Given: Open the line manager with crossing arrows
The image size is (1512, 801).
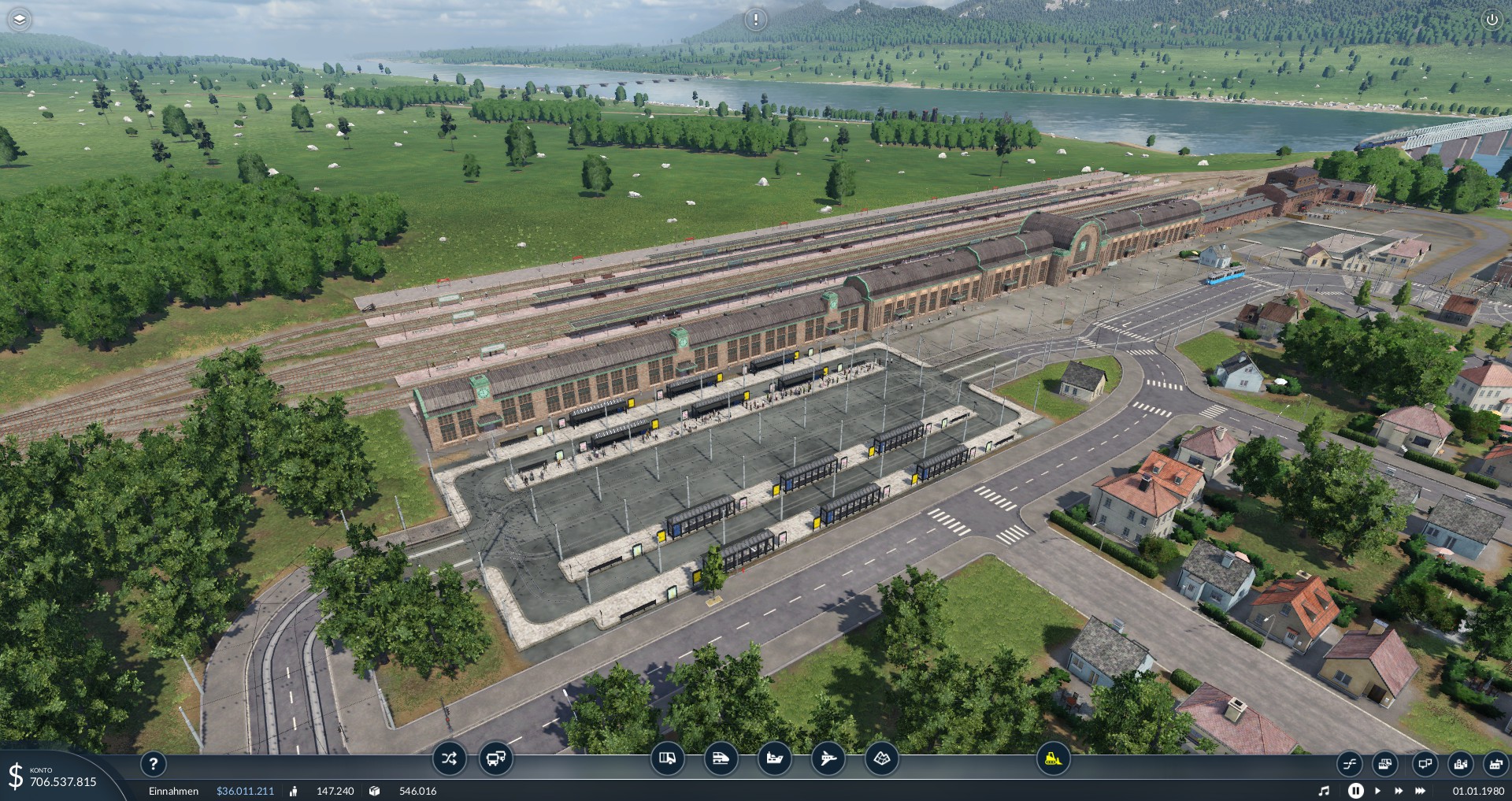Looking at the screenshot, I should pyautogui.click(x=449, y=759).
